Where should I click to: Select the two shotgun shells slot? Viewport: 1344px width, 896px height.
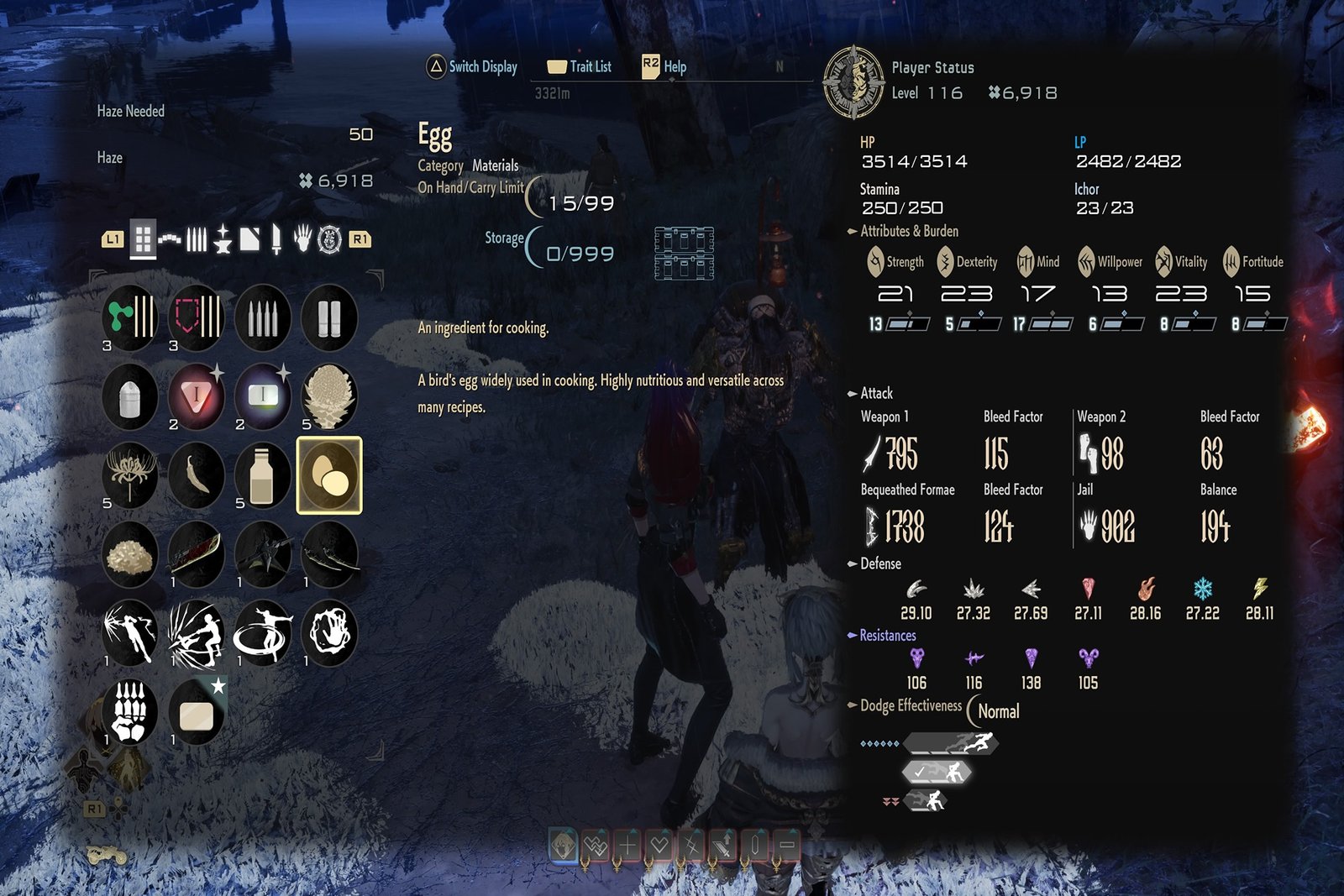click(x=329, y=317)
